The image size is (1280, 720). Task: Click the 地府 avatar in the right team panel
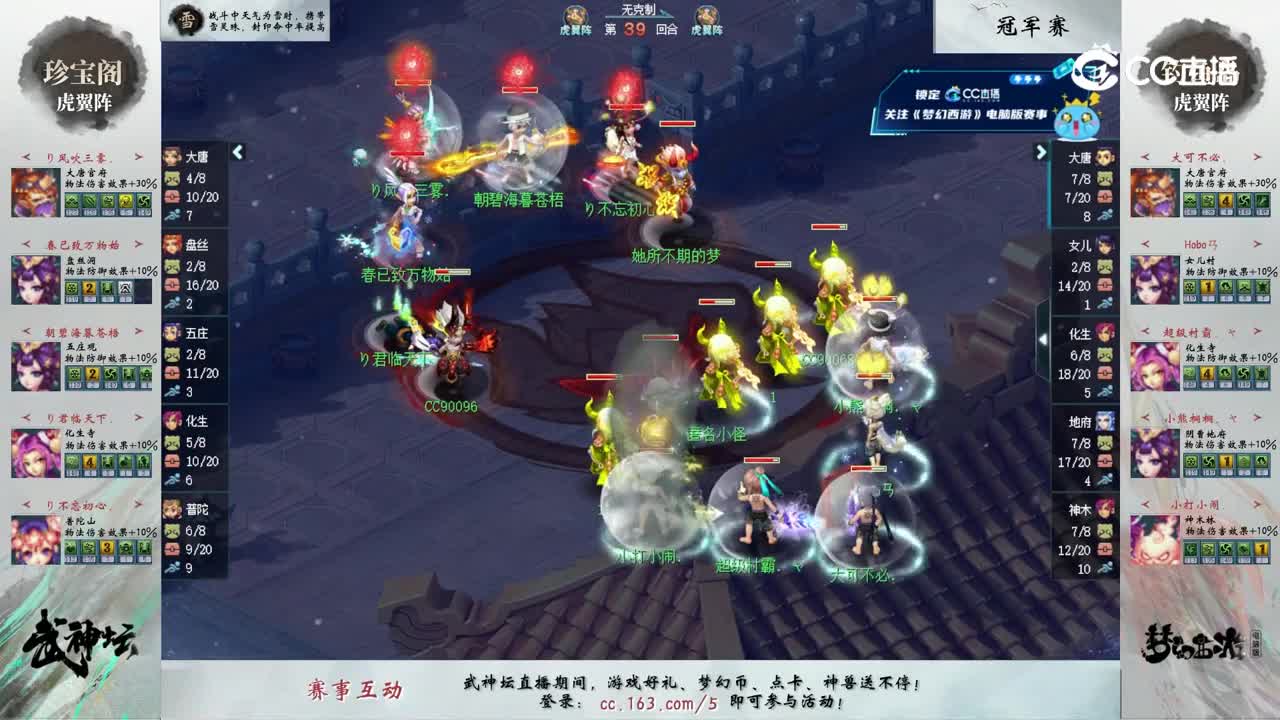point(1106,420)
